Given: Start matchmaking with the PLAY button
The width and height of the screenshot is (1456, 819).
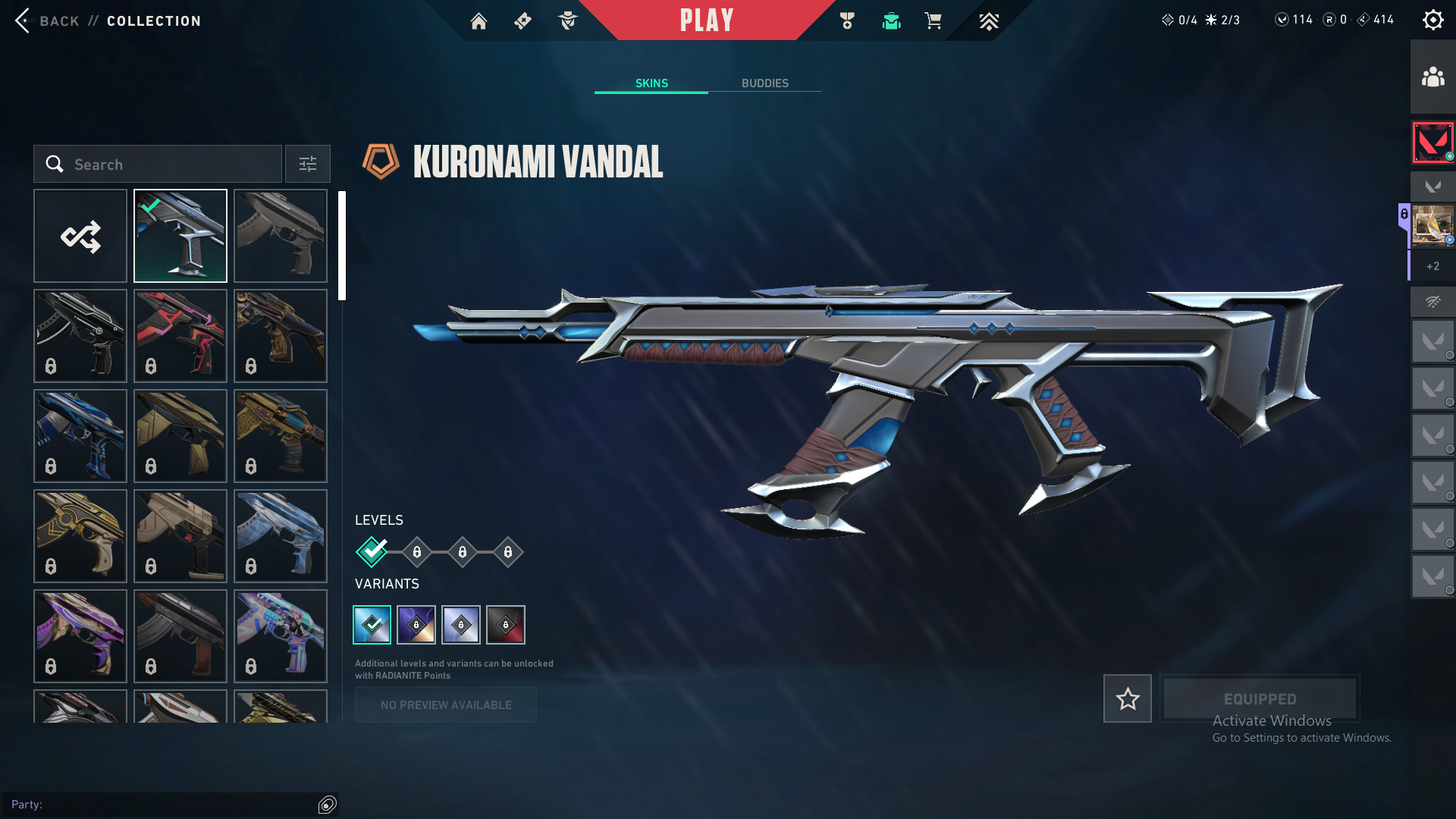Looking at the screenshot, I should coord(706,20).
